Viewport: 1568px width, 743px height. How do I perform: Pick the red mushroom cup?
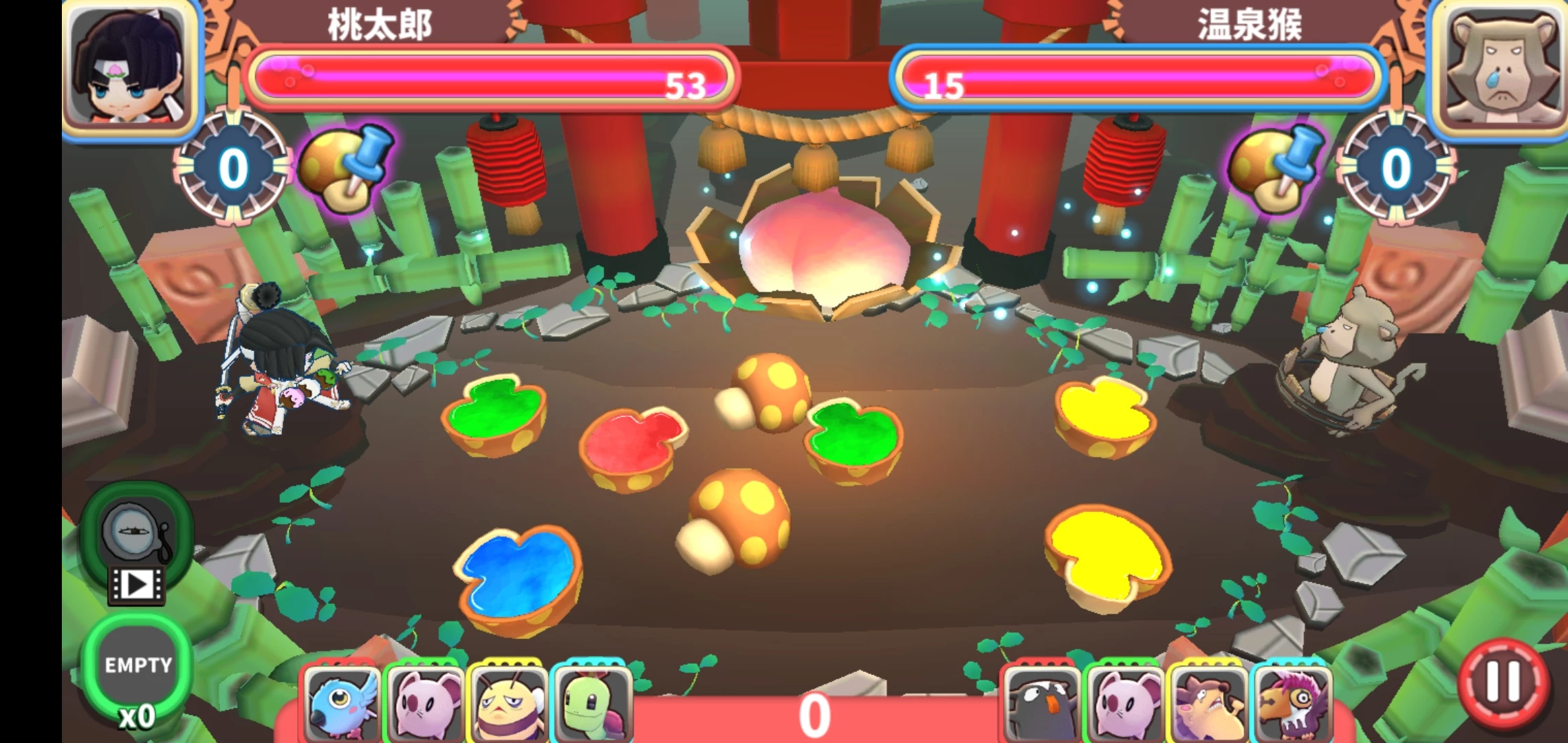(x=633, y=447)
